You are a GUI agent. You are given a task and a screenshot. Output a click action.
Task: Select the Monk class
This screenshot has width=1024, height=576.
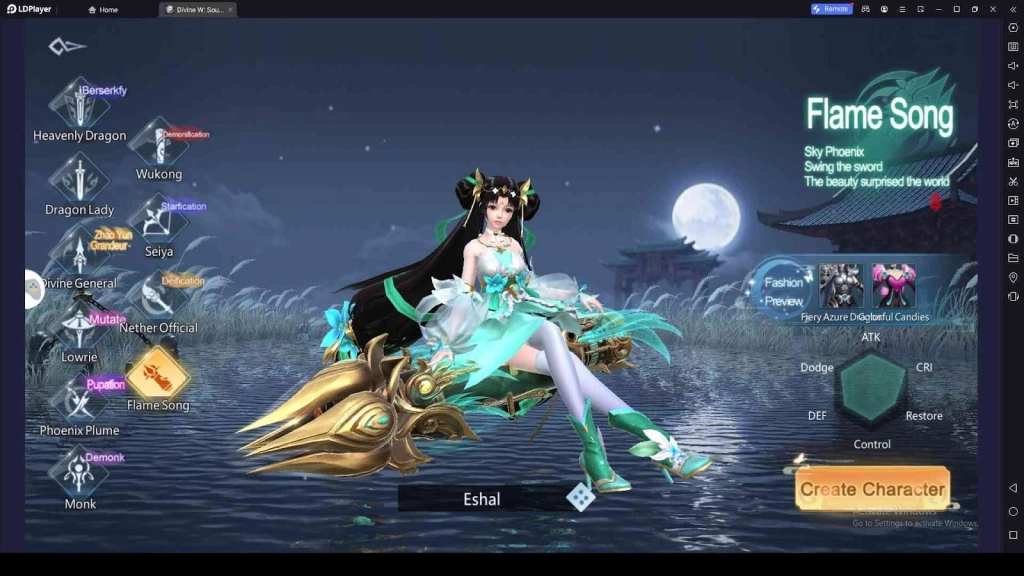pos(79,474)
